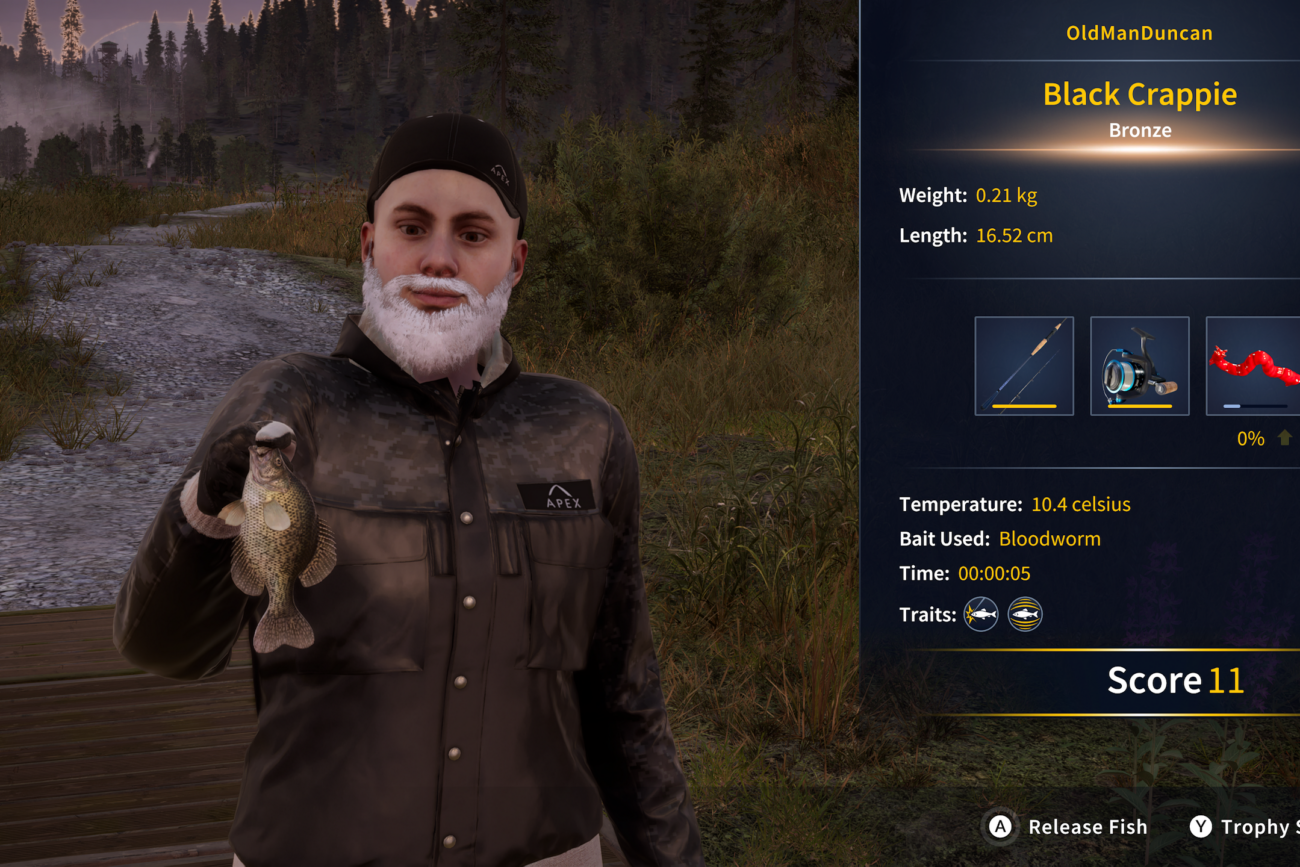This screenshot has height=867, width=1300.
Task: Select the fishing rod equipment slot
Action: (x=1024, y=366)
